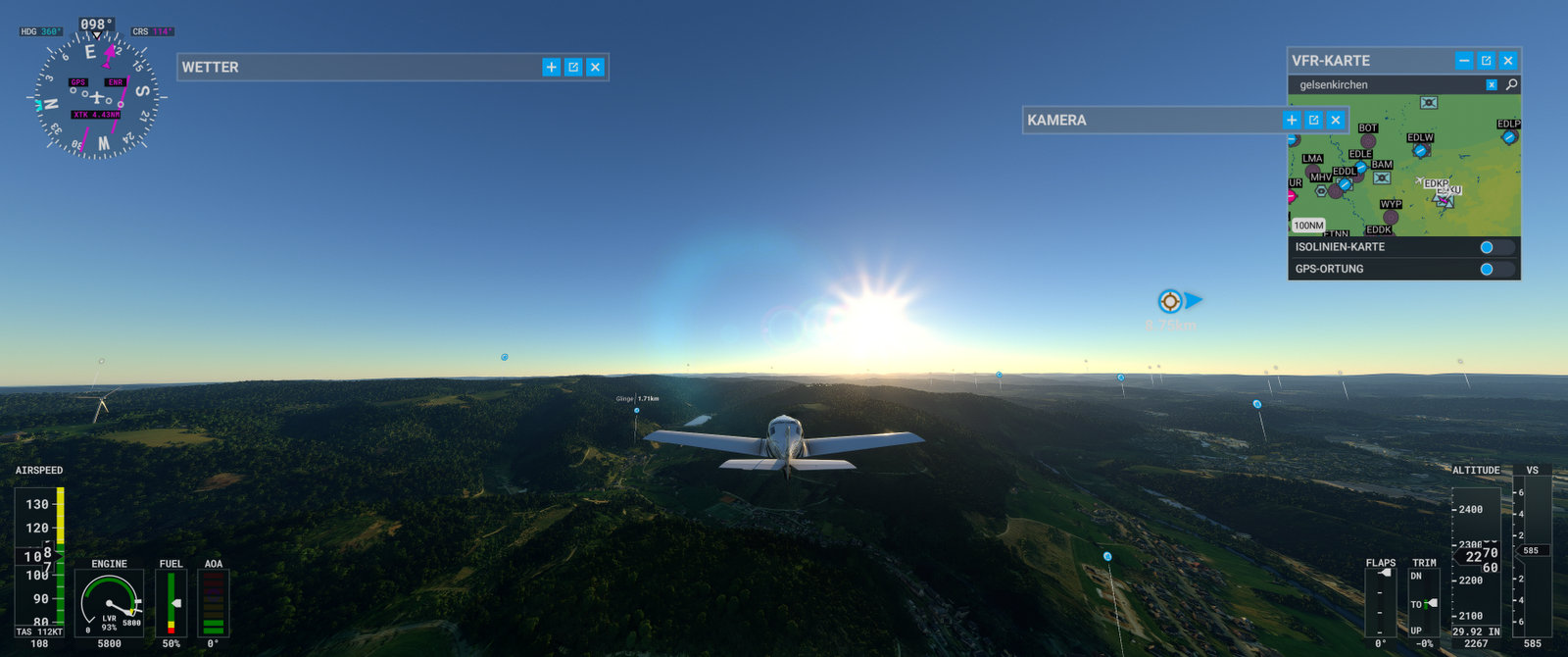Close the Kamera panel

click(1335, 120)
